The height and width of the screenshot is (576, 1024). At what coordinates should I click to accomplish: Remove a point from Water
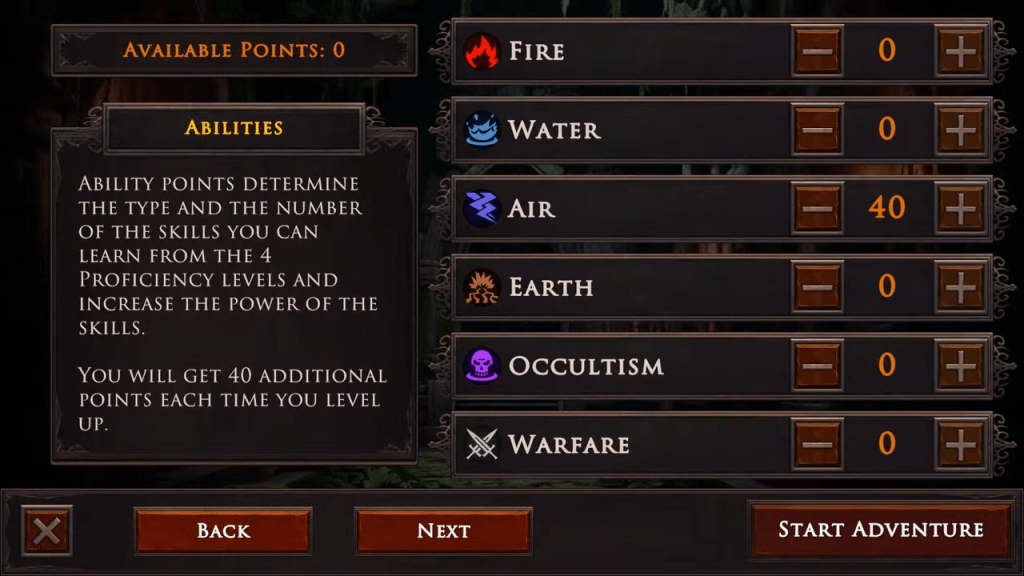(817, 129)
